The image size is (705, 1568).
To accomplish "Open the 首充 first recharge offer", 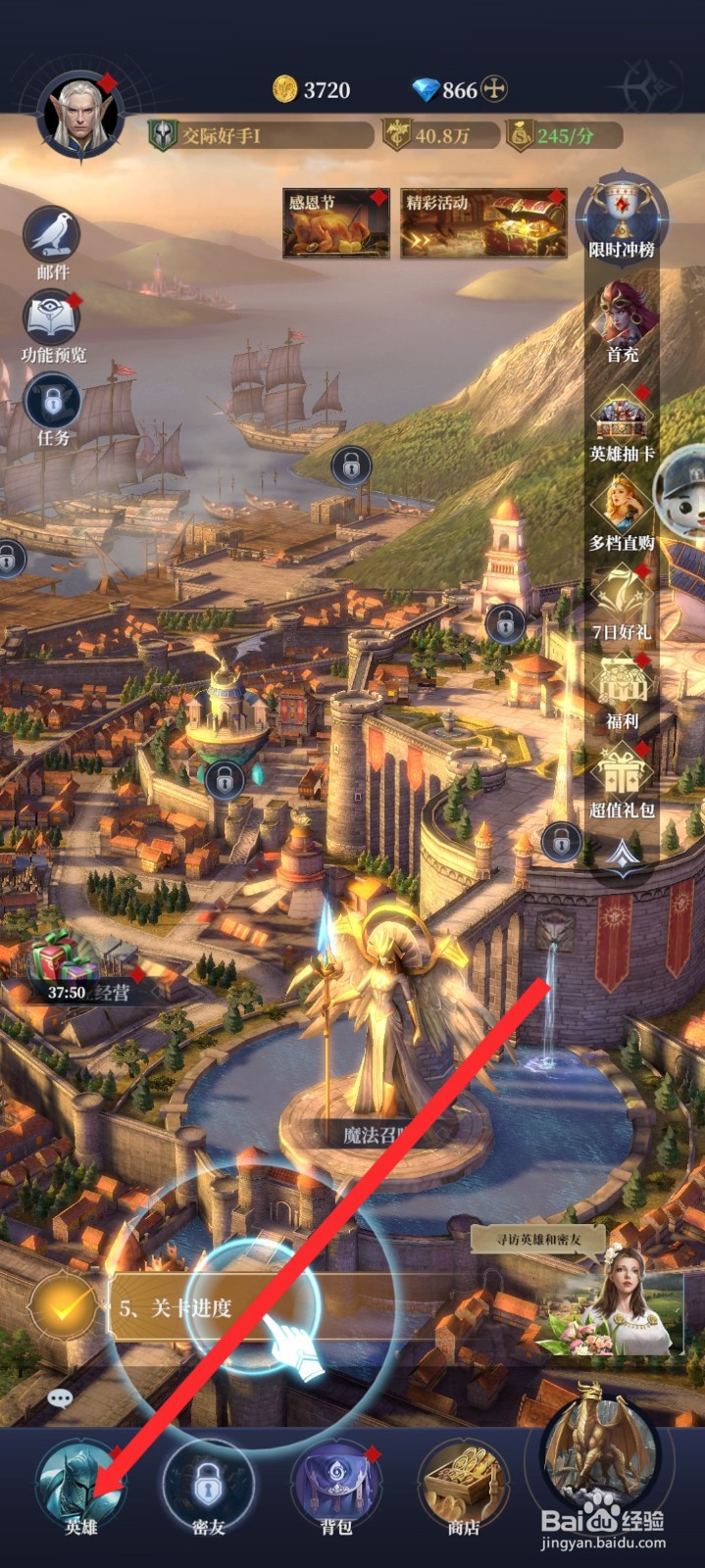I will pyautogui.click(x=622, y=320).
